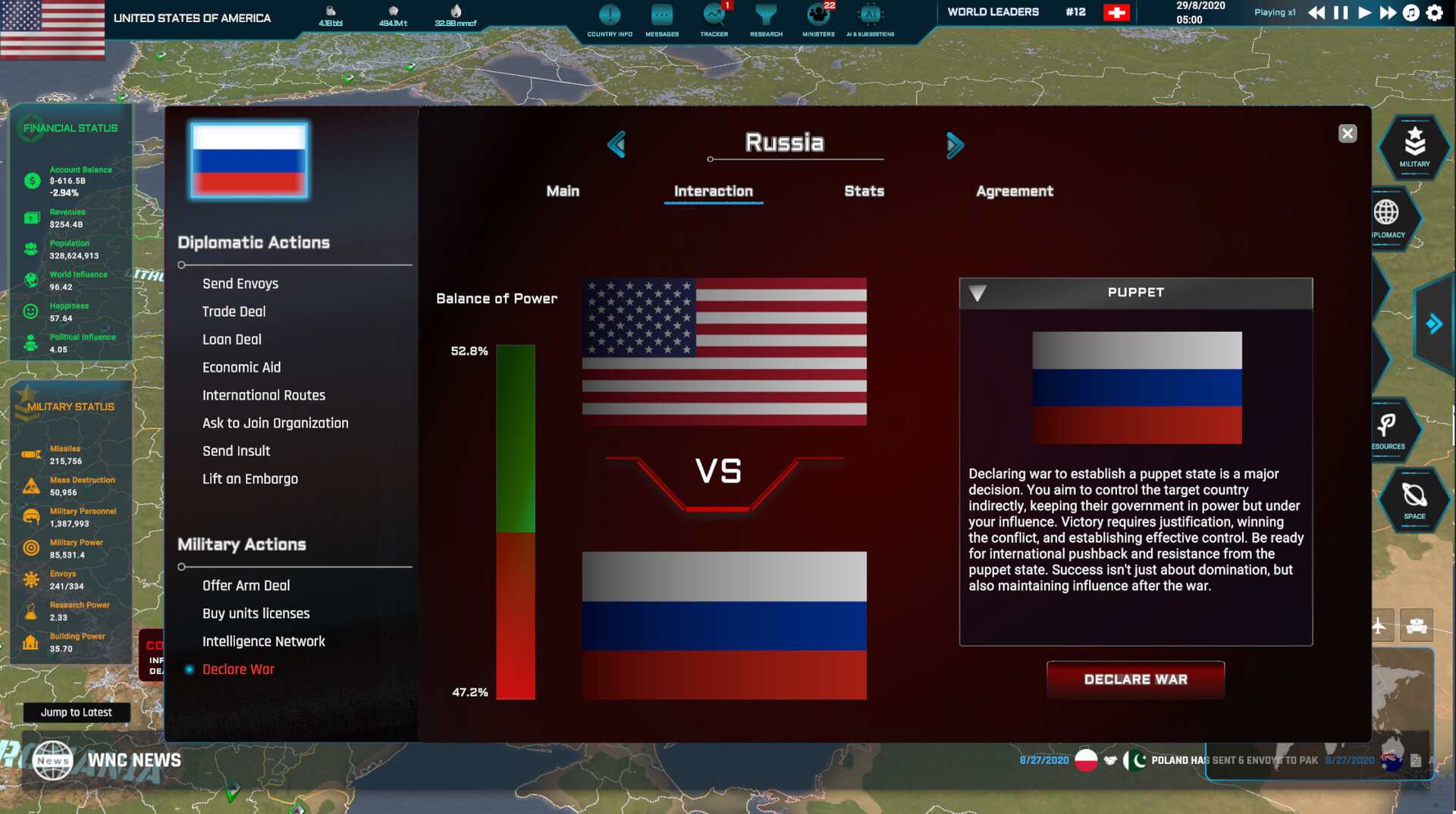Open the game settings gear
The image size is (1456, 814).
(1433, 12)
